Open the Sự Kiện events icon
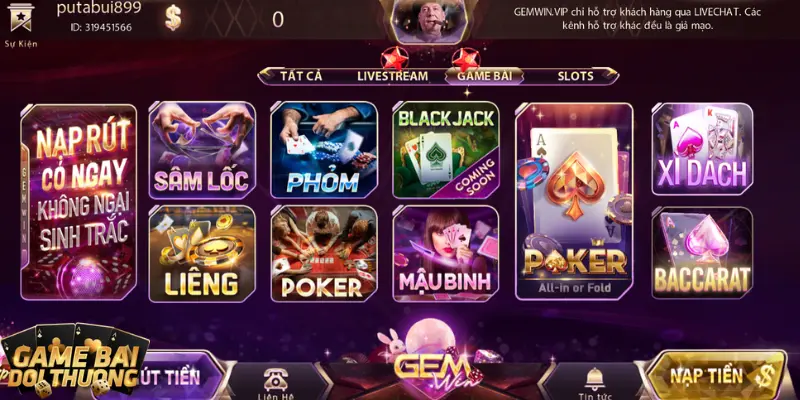Screen dimensions: 800x400 22,22
